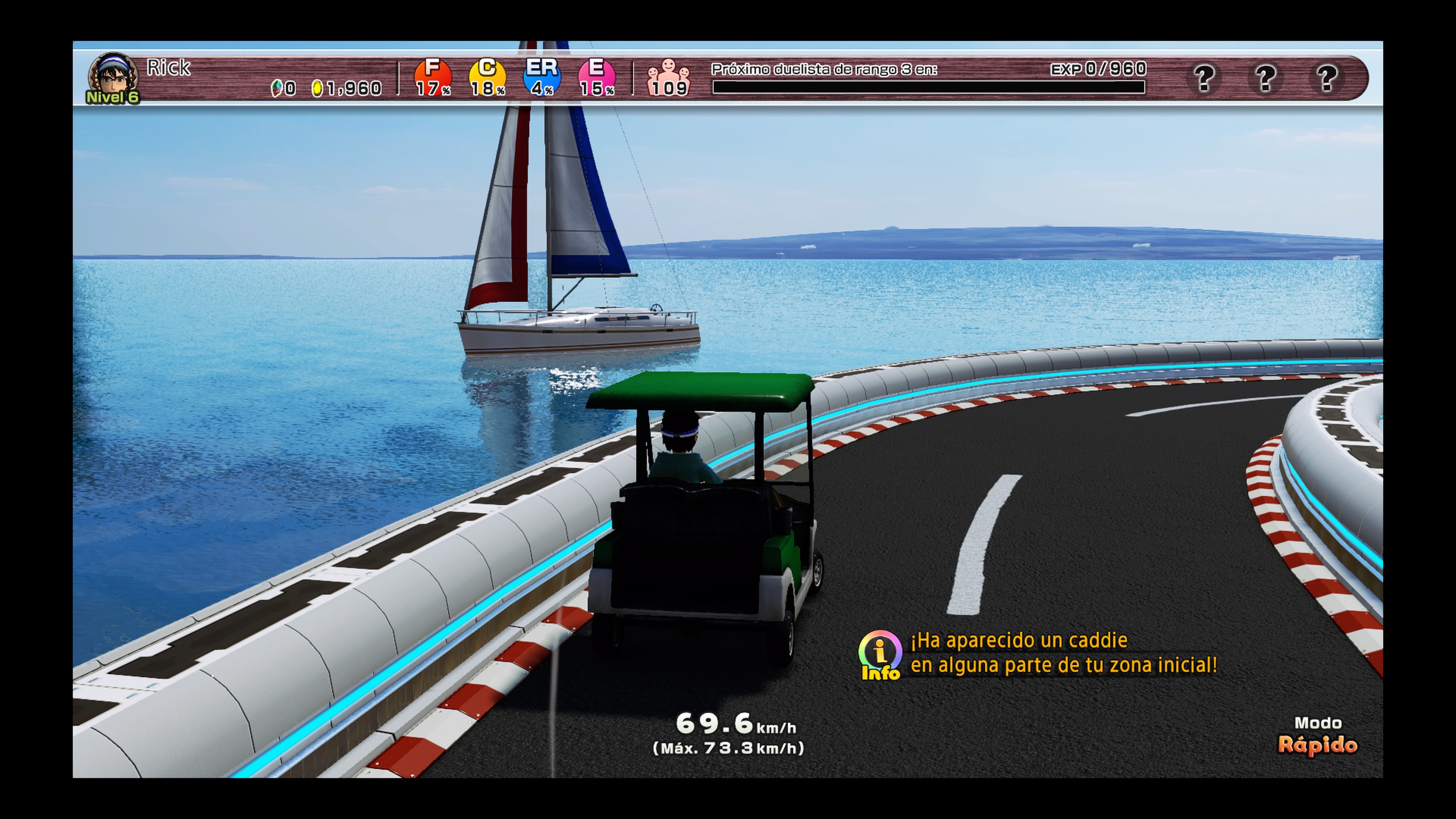The width and height of the screenshot is (1456, 819).
Task: Open the online players count icon
Action: pos(668,78)
